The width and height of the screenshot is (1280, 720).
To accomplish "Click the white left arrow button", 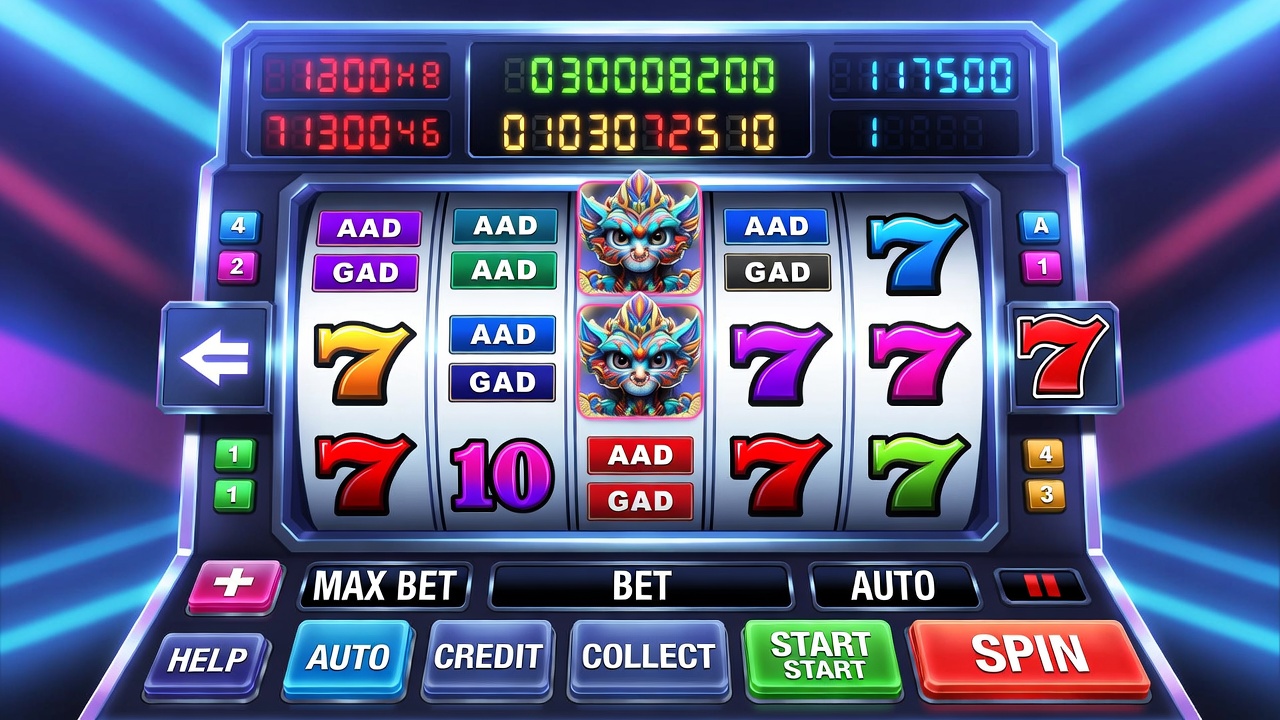I will (x=216, y=359).
